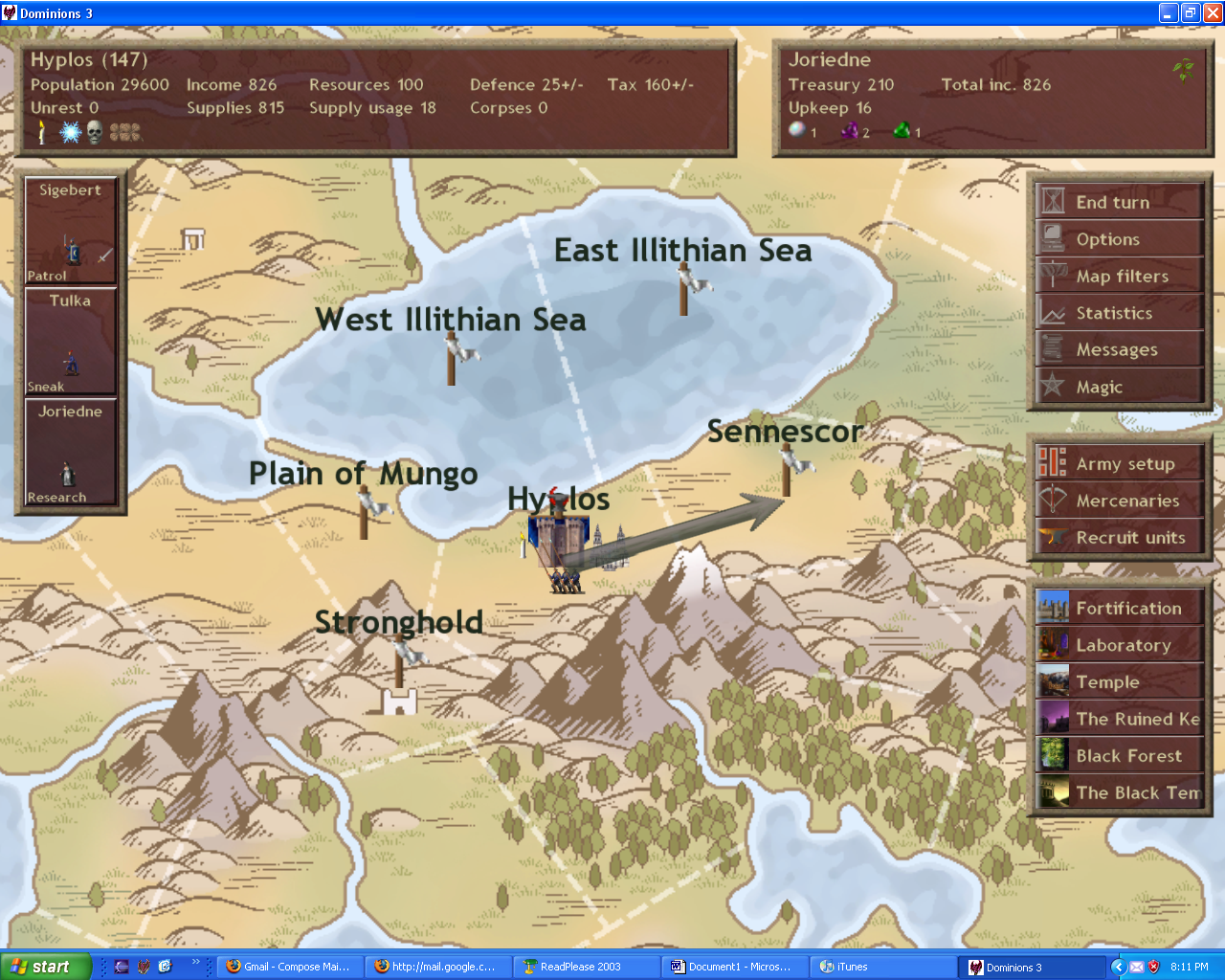Show the Map filters
The height and width of the screenshot is (980, 1225).
point(1118,277)
